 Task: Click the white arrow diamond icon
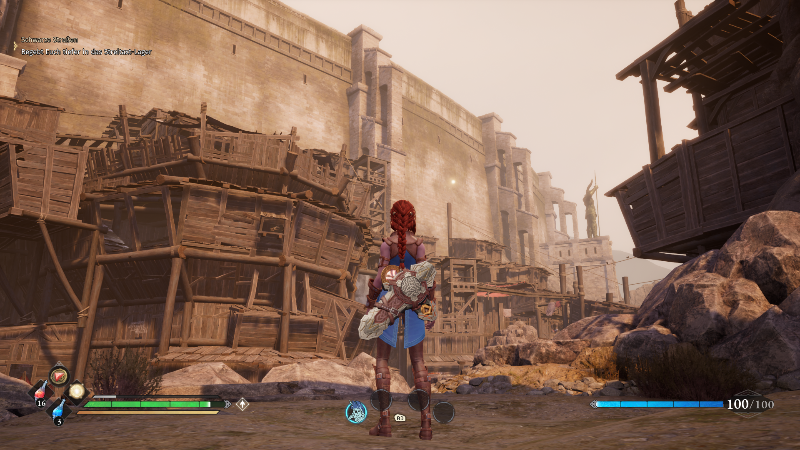tap(242, 404)
